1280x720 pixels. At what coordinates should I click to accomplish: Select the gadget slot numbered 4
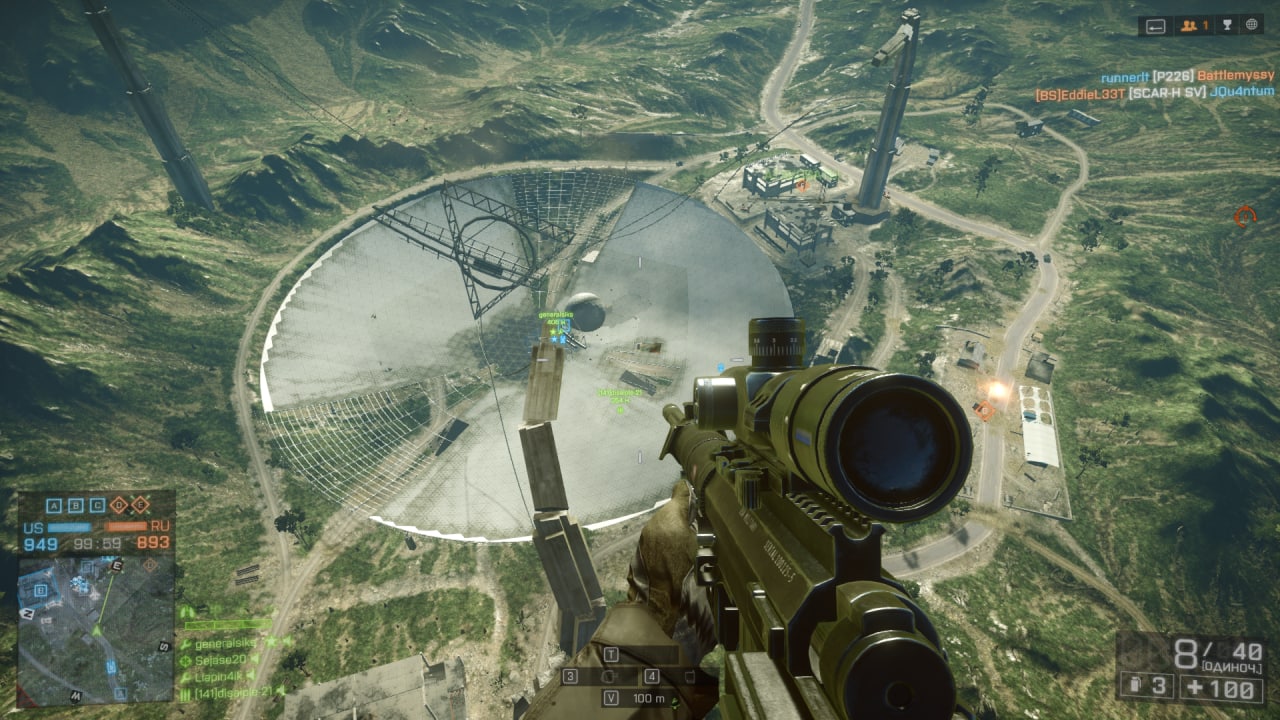[651, 677]
